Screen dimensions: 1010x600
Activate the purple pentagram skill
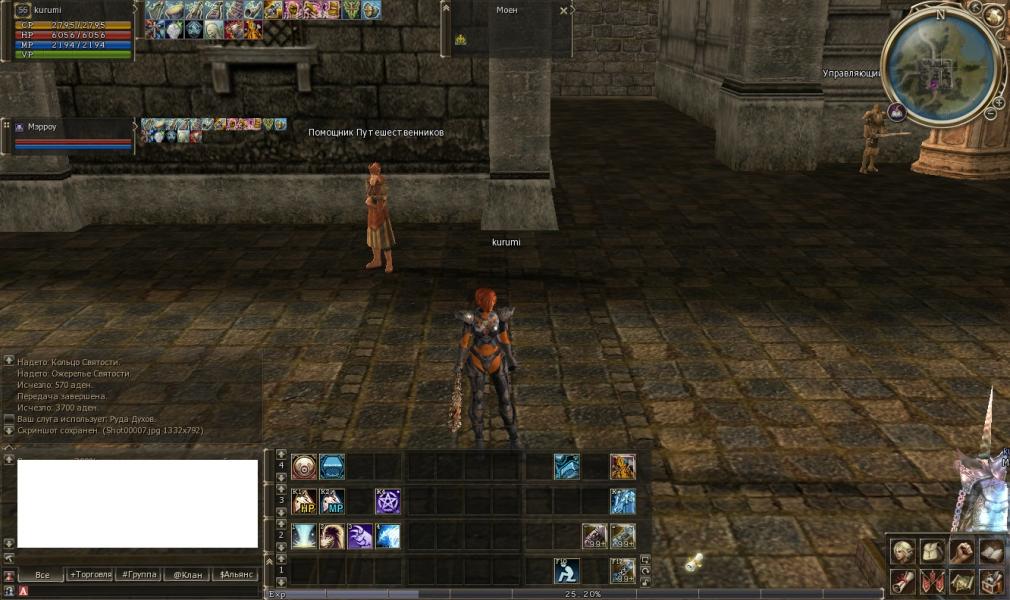pyautogui.click(x=388, y=501)
